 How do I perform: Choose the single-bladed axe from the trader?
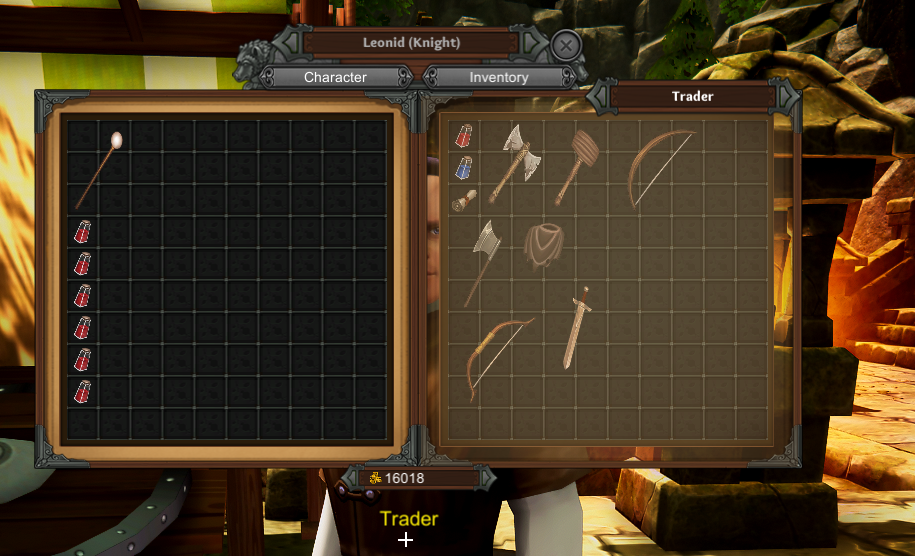pos(482,259)
